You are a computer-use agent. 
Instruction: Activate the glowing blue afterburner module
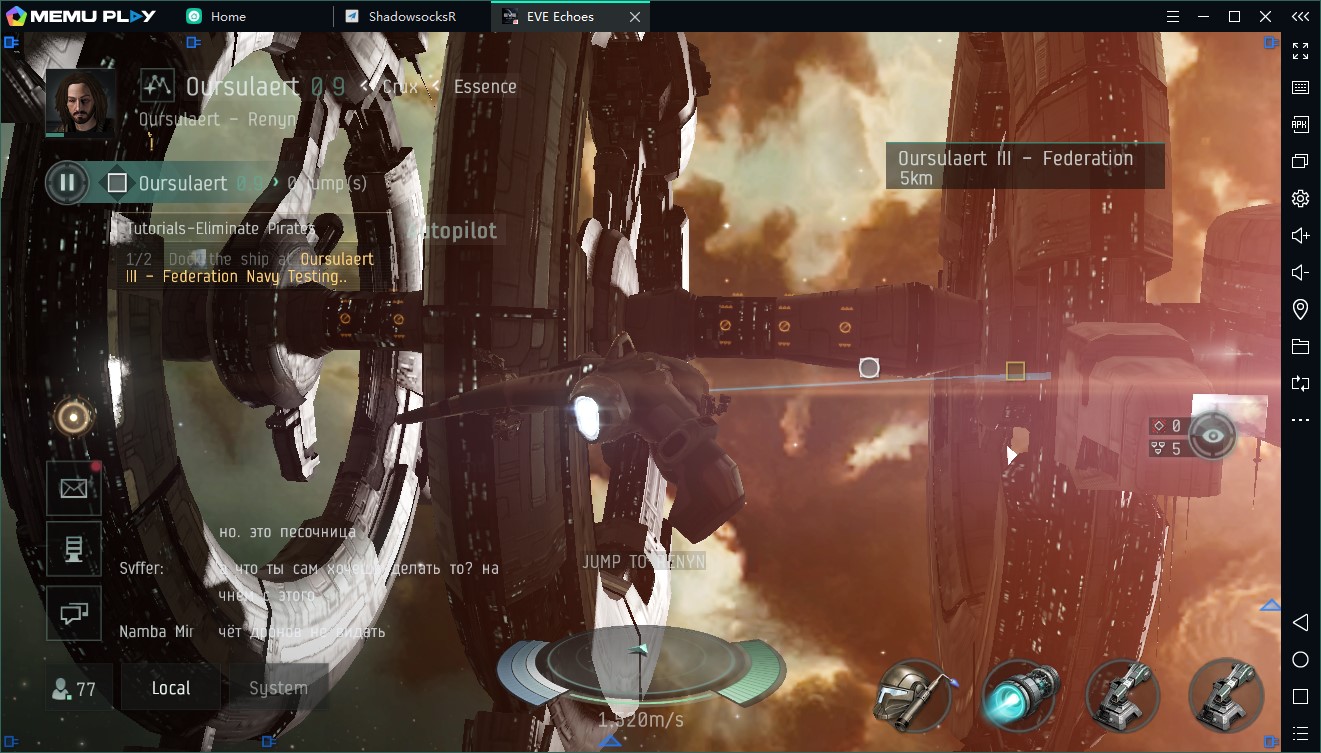coord(1020,694)
